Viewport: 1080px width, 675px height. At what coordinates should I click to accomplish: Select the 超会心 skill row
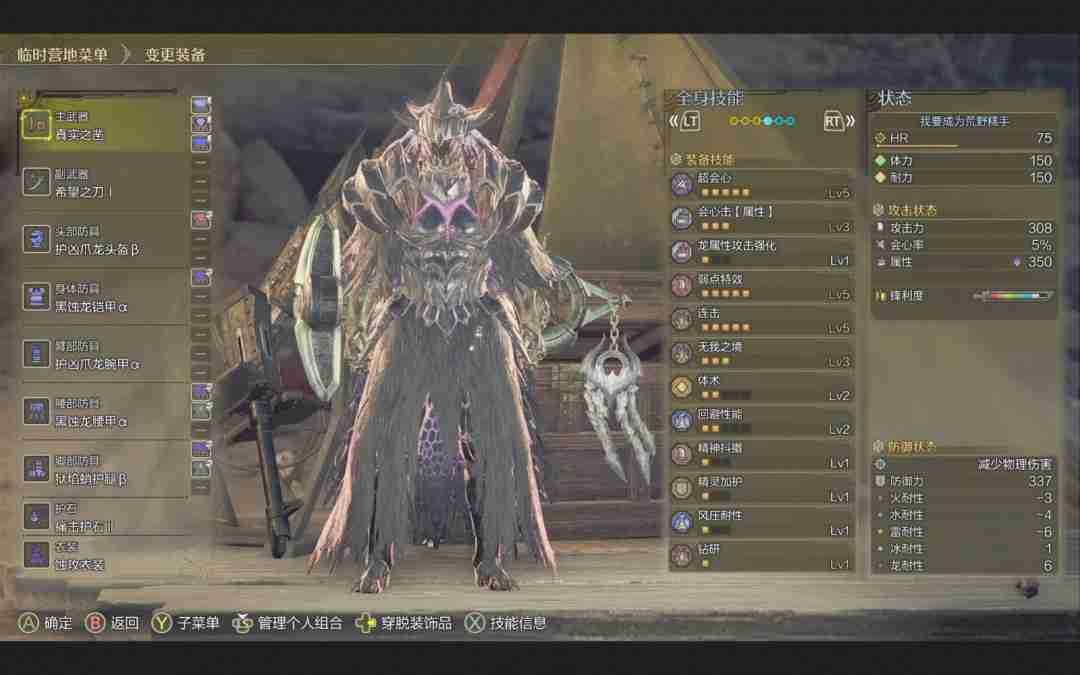(x=762, y=185)
